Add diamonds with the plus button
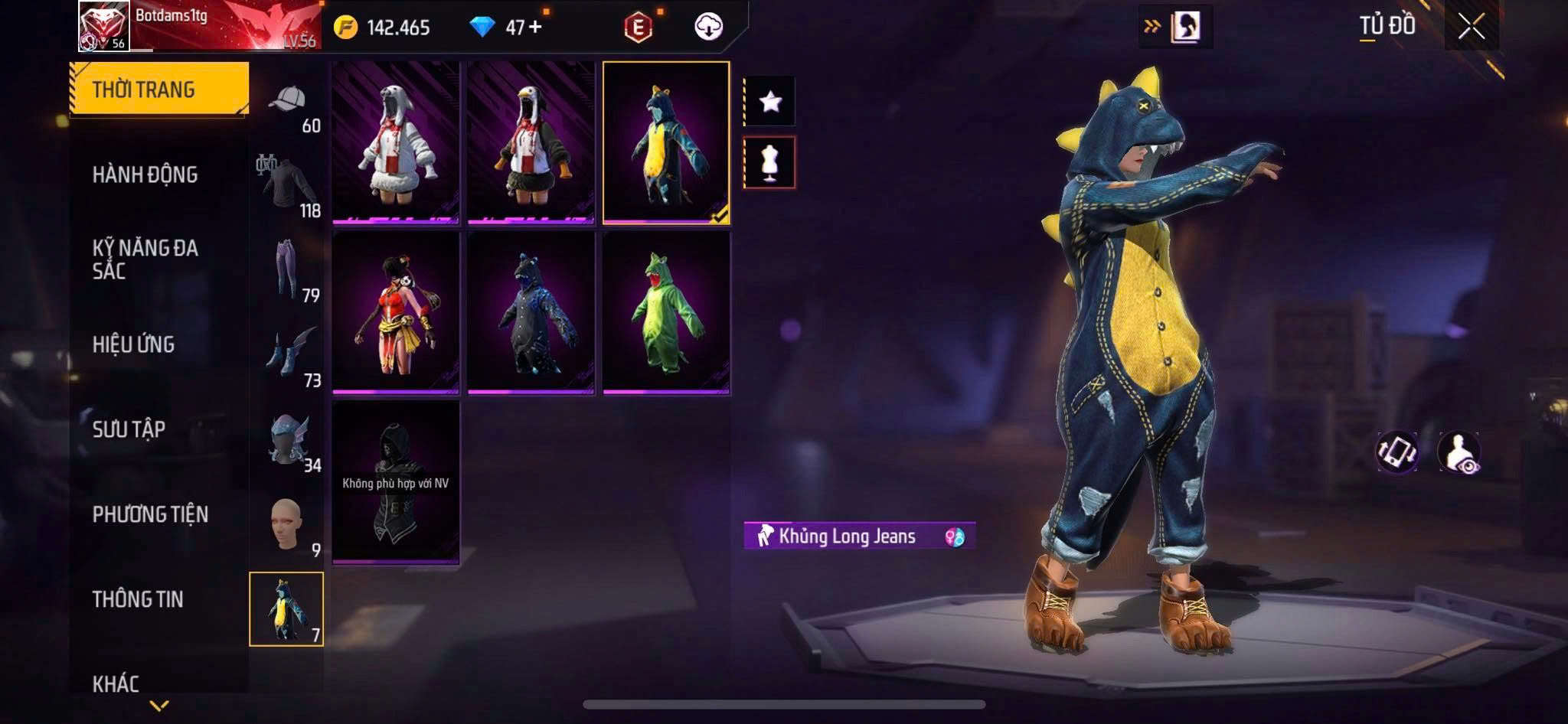This screenshot has height=724, width=1568. tap(535, 28)
